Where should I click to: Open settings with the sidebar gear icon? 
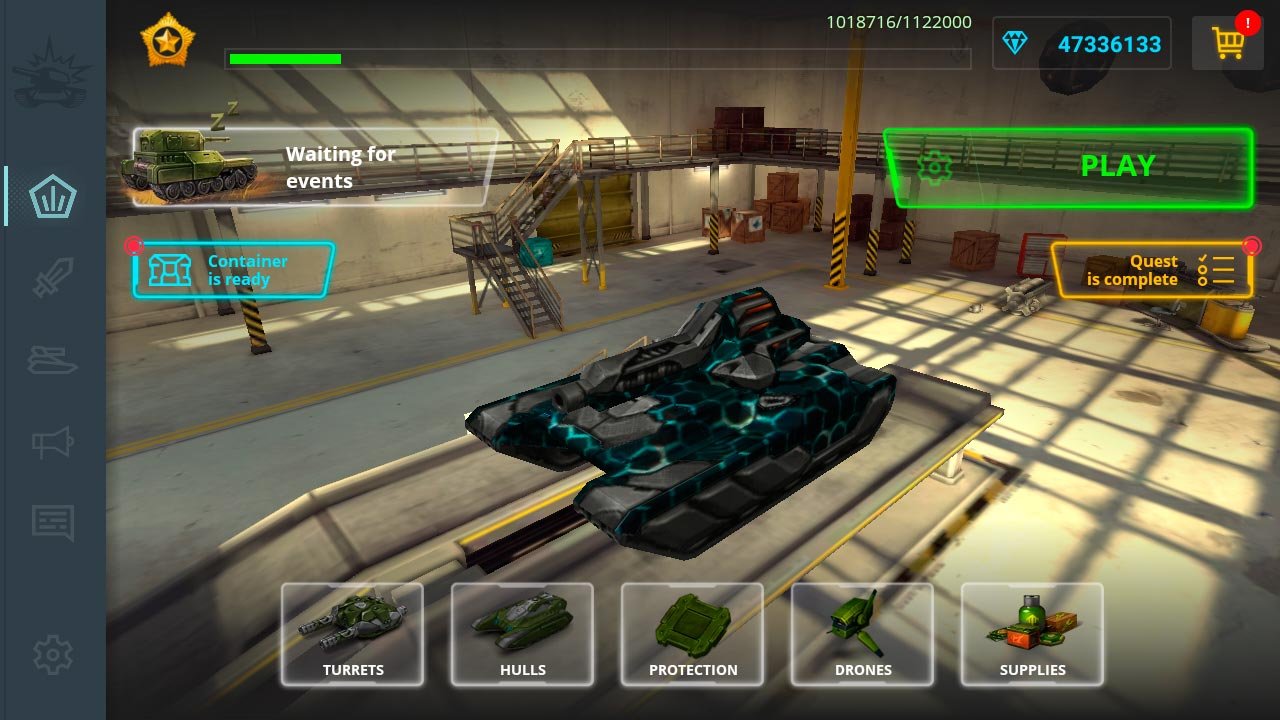coord(53,655)
